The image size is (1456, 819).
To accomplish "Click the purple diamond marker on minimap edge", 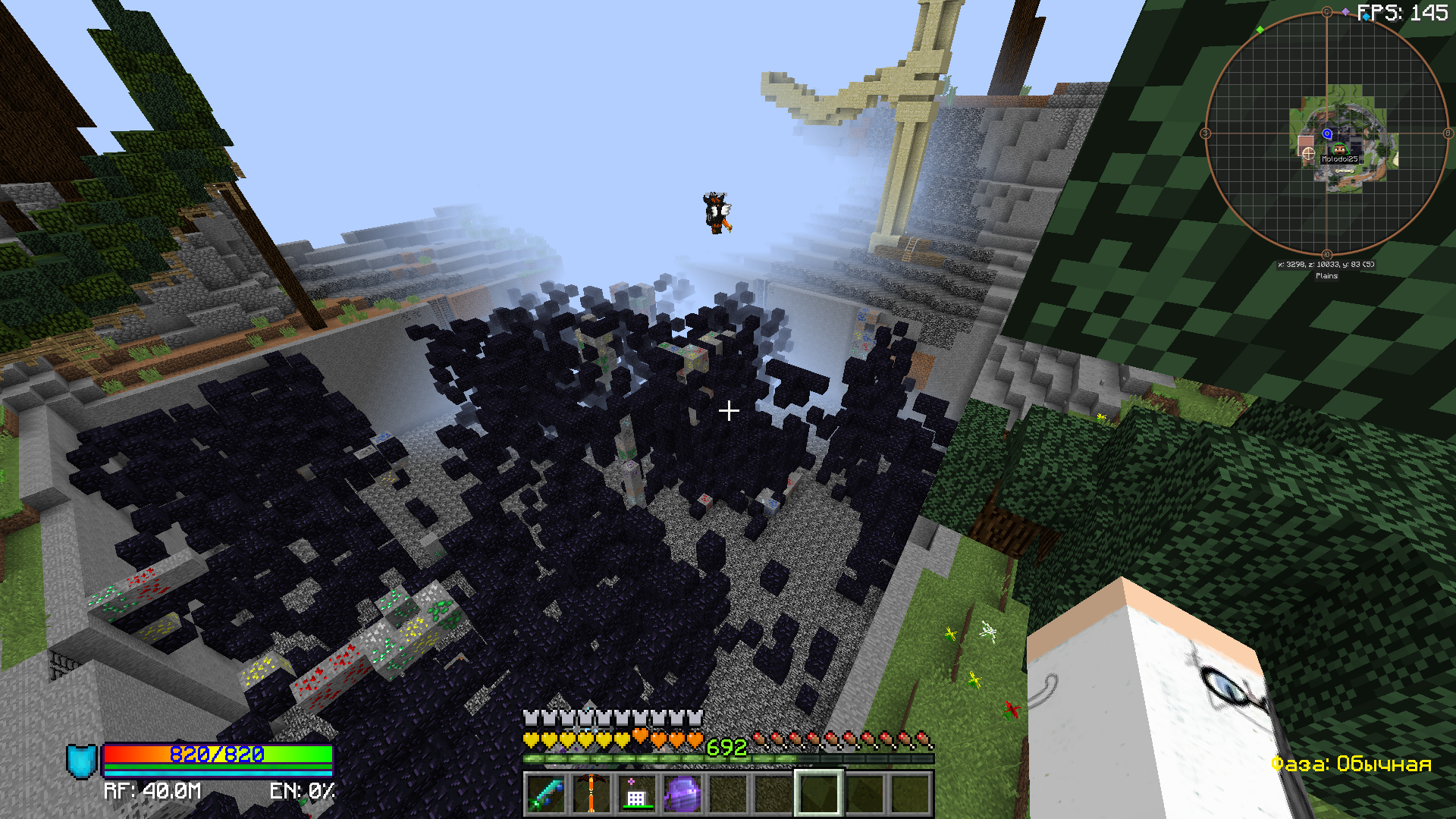I will tap(1345, 11).
